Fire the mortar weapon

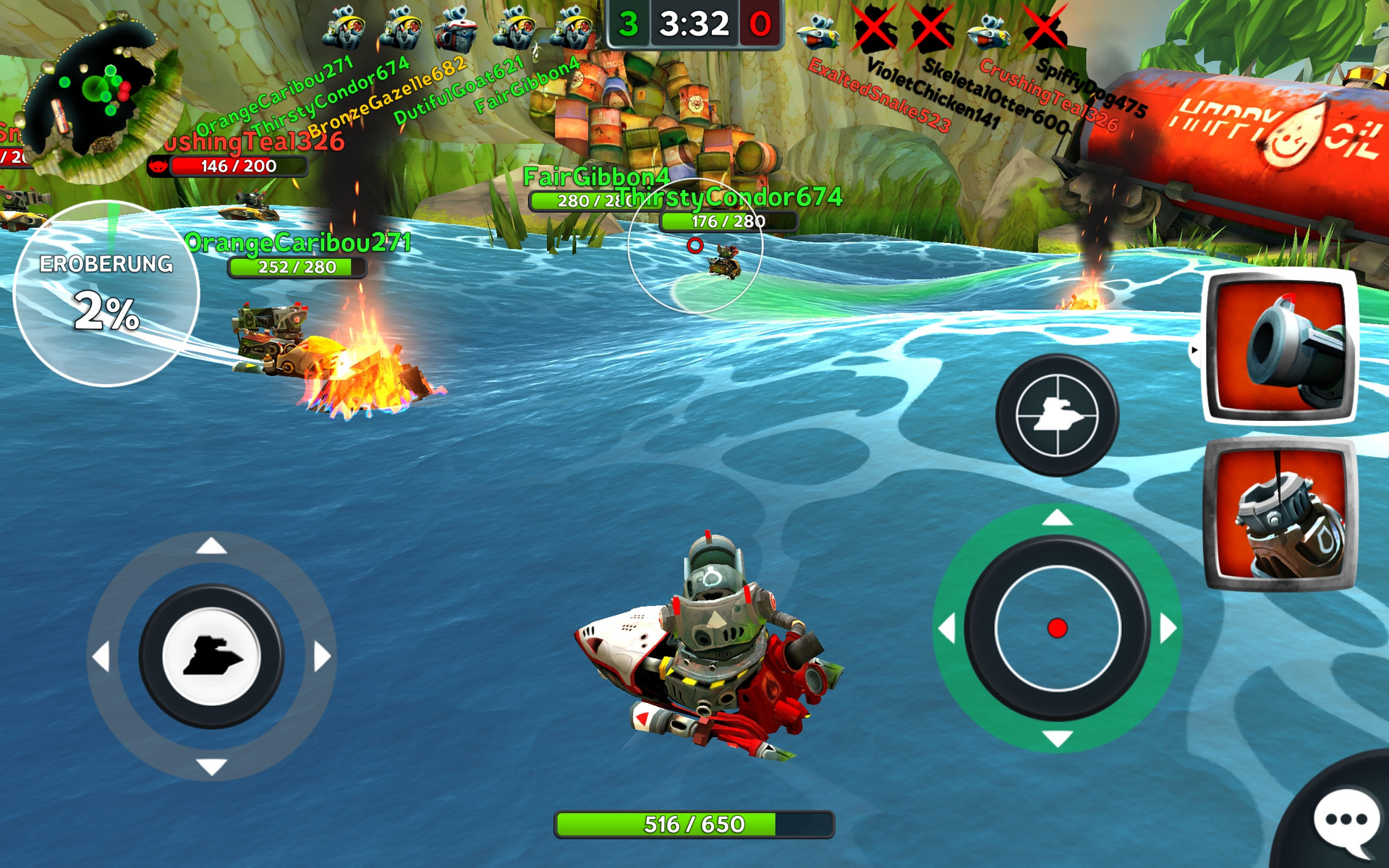click(x=1279, y=515)
